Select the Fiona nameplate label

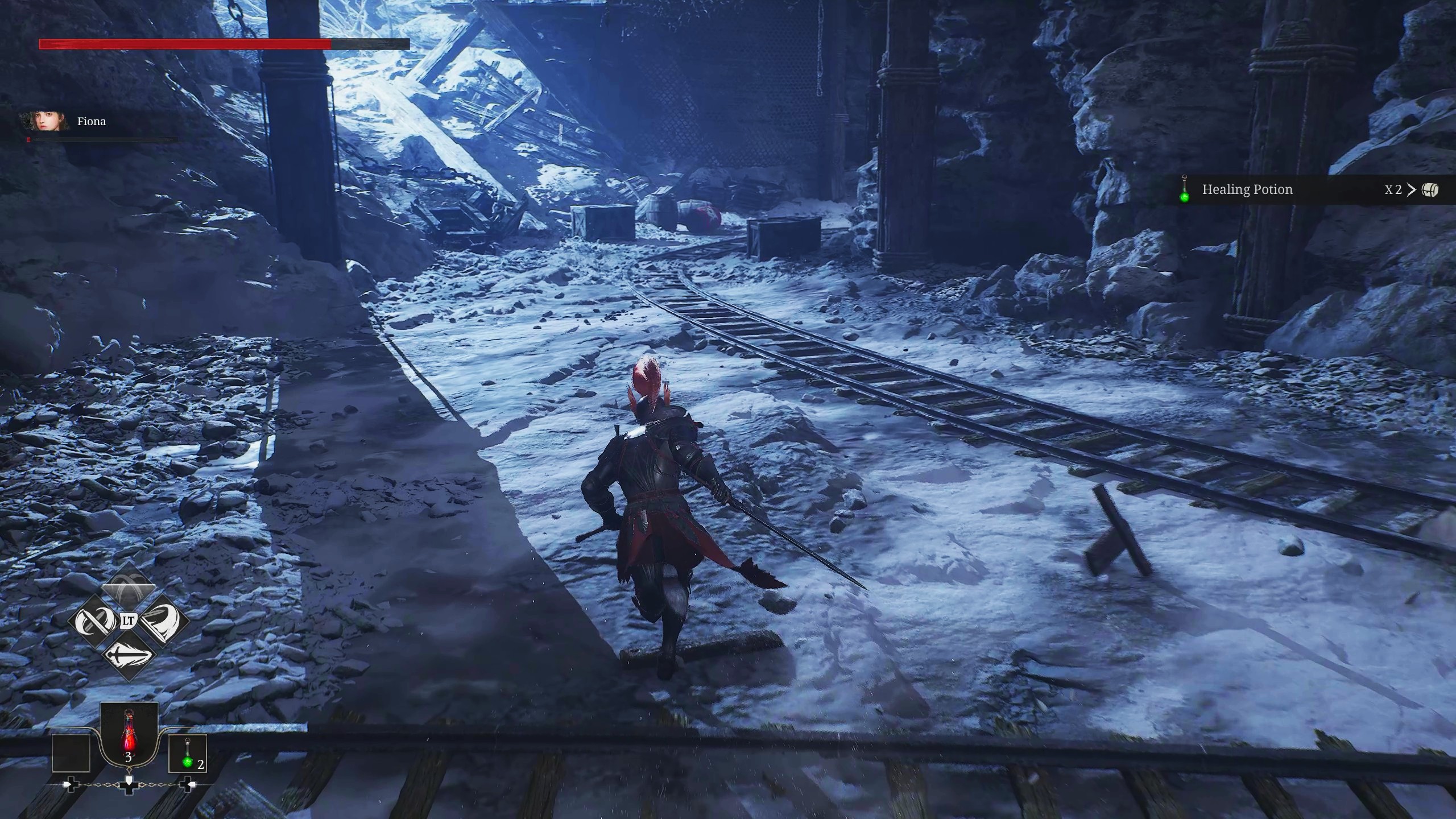click(91, 121)
